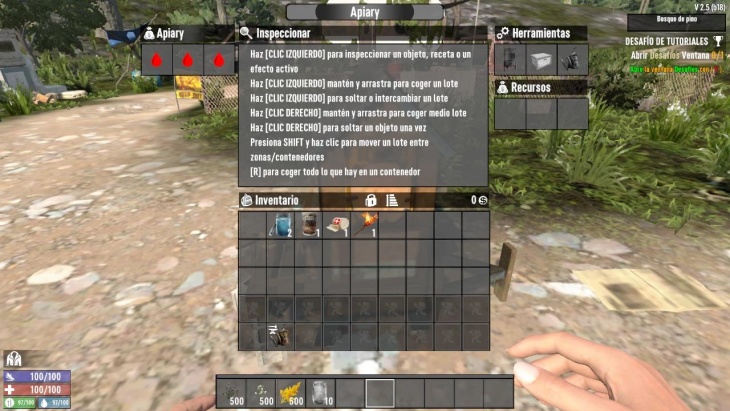Select the highlighted empty hotbar slot

tap(380, 392)
